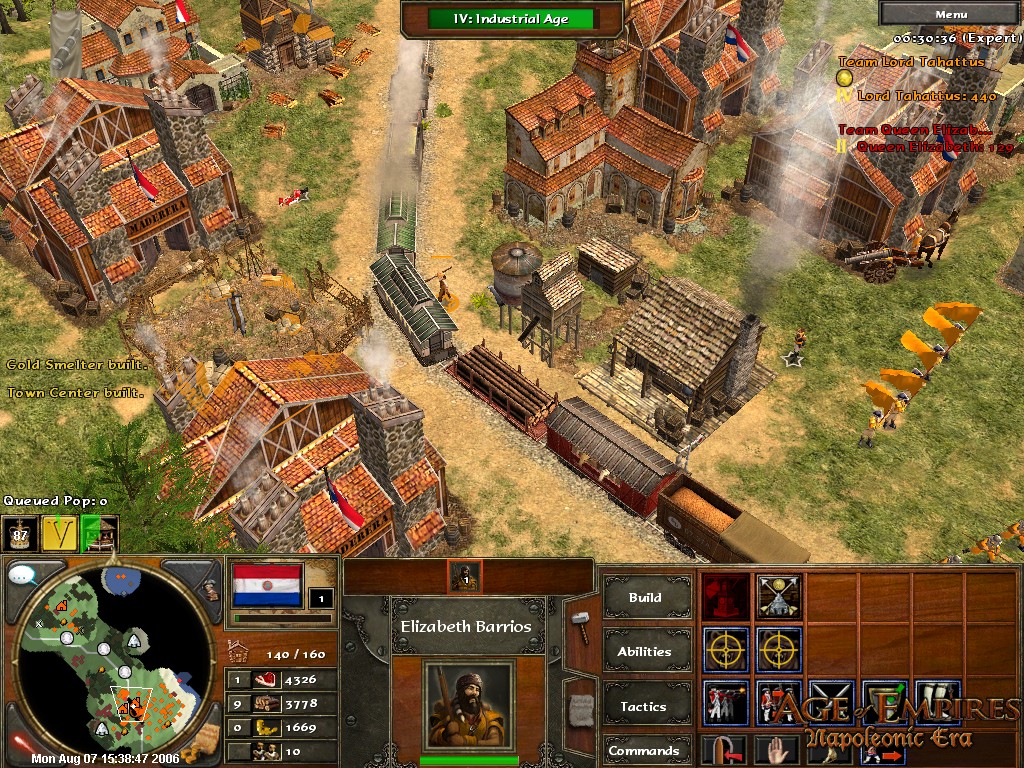Viewport: 1024px width, 768px height.
Task: Select the explorer portrait in selection bar
Action: pyautogui.click(x=464, y=576)
